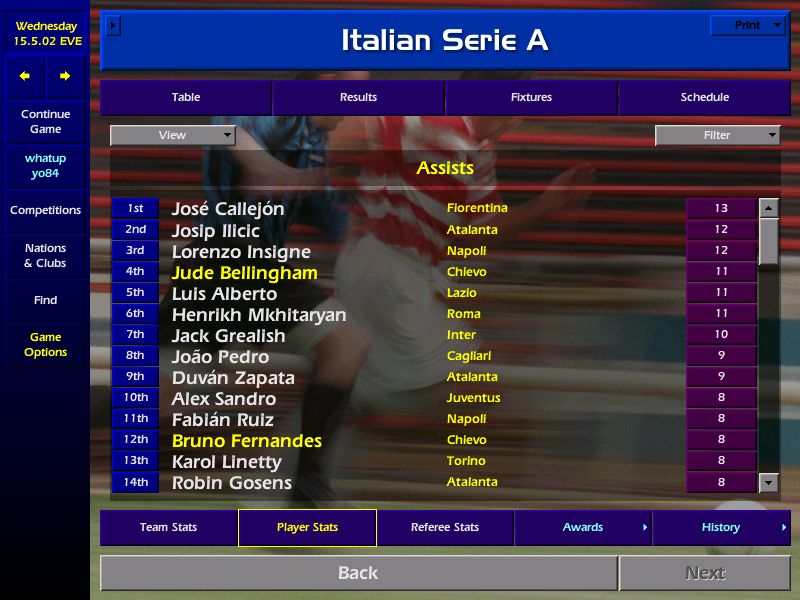Image resolution: width=800 pixels, height=600 pixels.
Task: Go Back to the previous screen
Action: 358,573
